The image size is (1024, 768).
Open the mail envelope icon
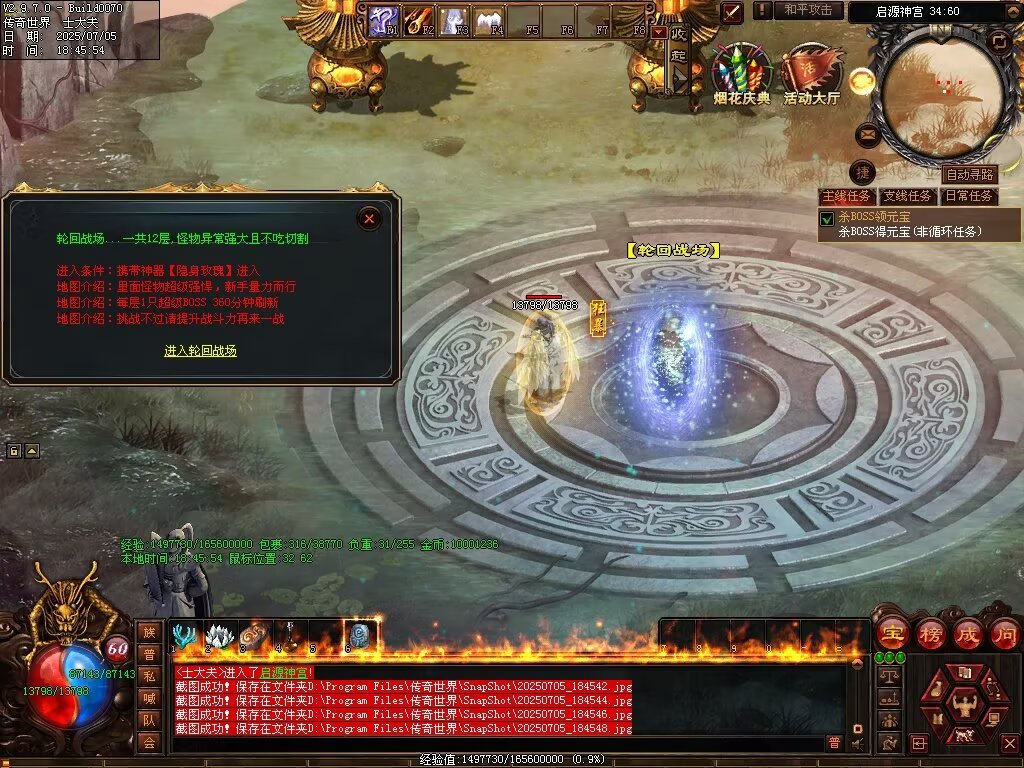pos(867,134)
